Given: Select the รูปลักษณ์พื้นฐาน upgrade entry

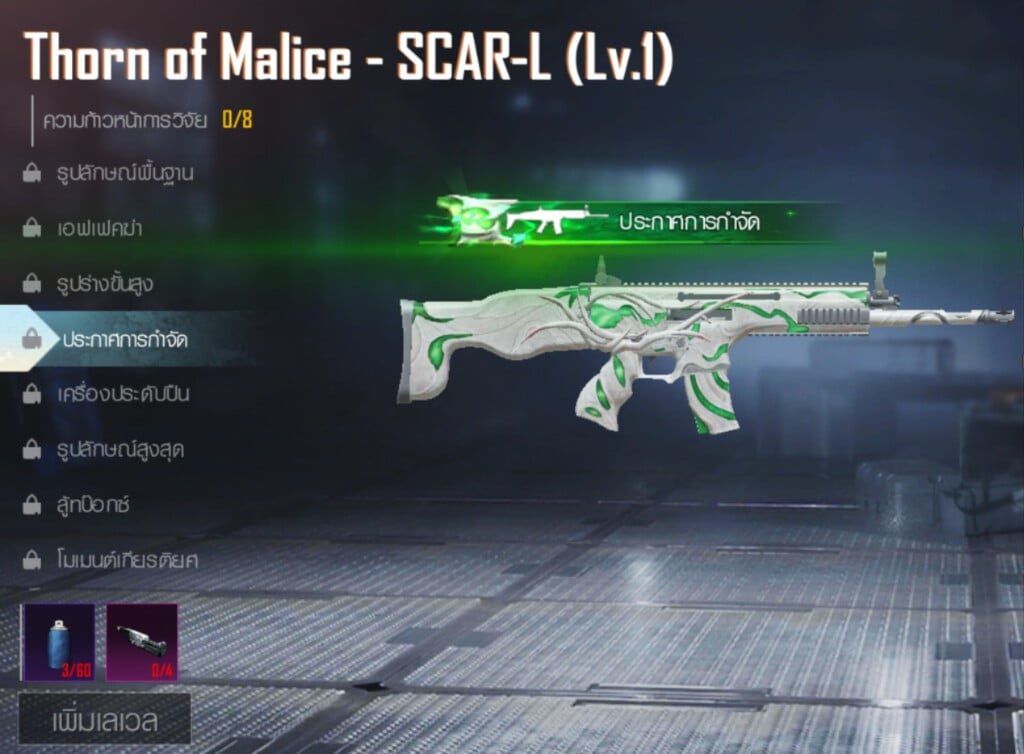Looking at the screenshot, I should pos(124,173).
